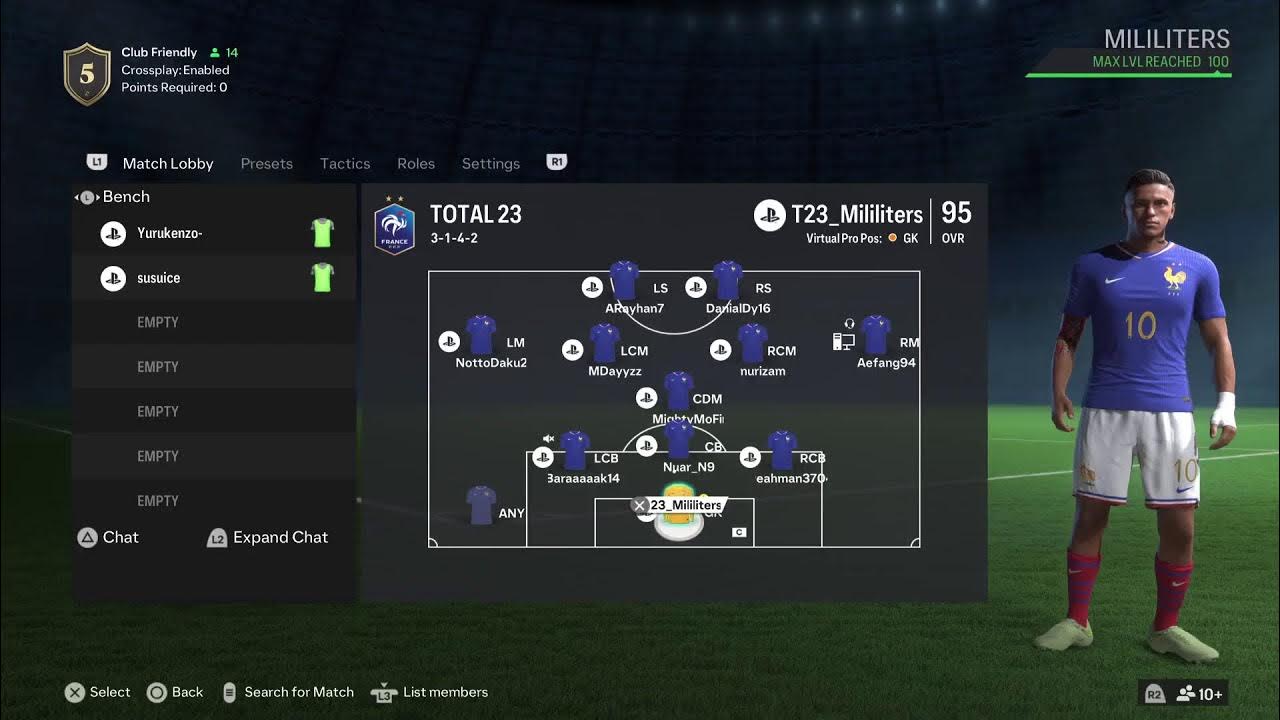Select the CDM position shirt
Screen dimensions: 1280x720
point(678,392)
